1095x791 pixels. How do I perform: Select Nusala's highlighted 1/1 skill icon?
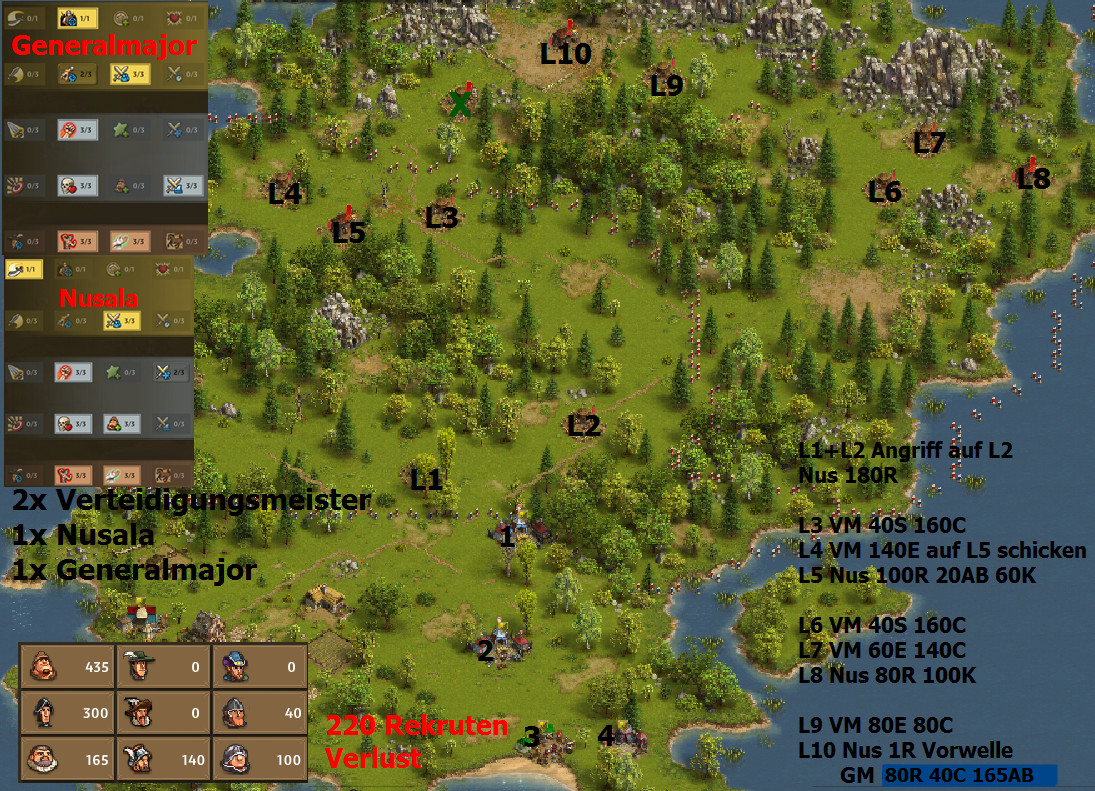[24, 269]
